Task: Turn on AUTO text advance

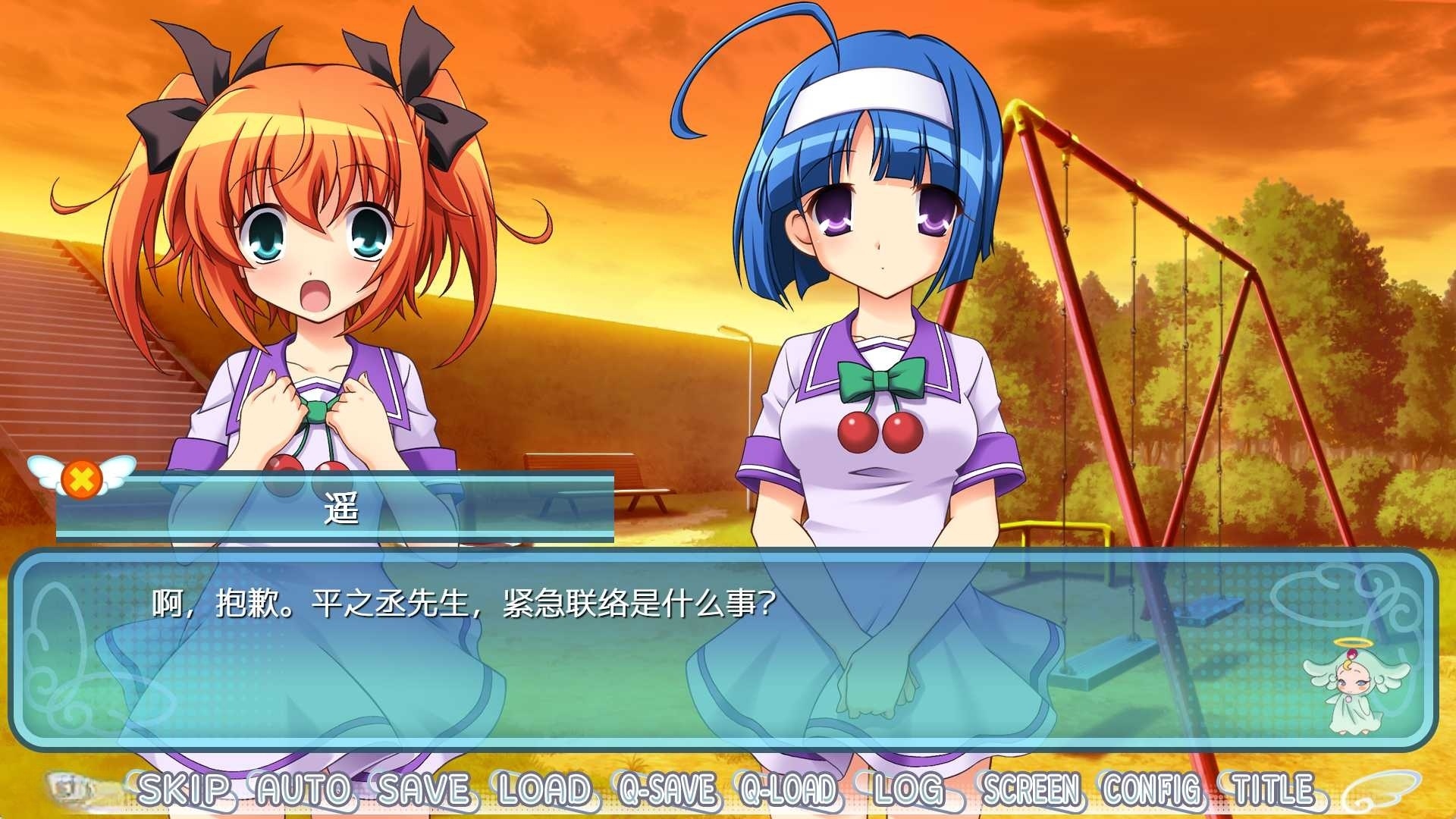Action: tap(303, 790)
